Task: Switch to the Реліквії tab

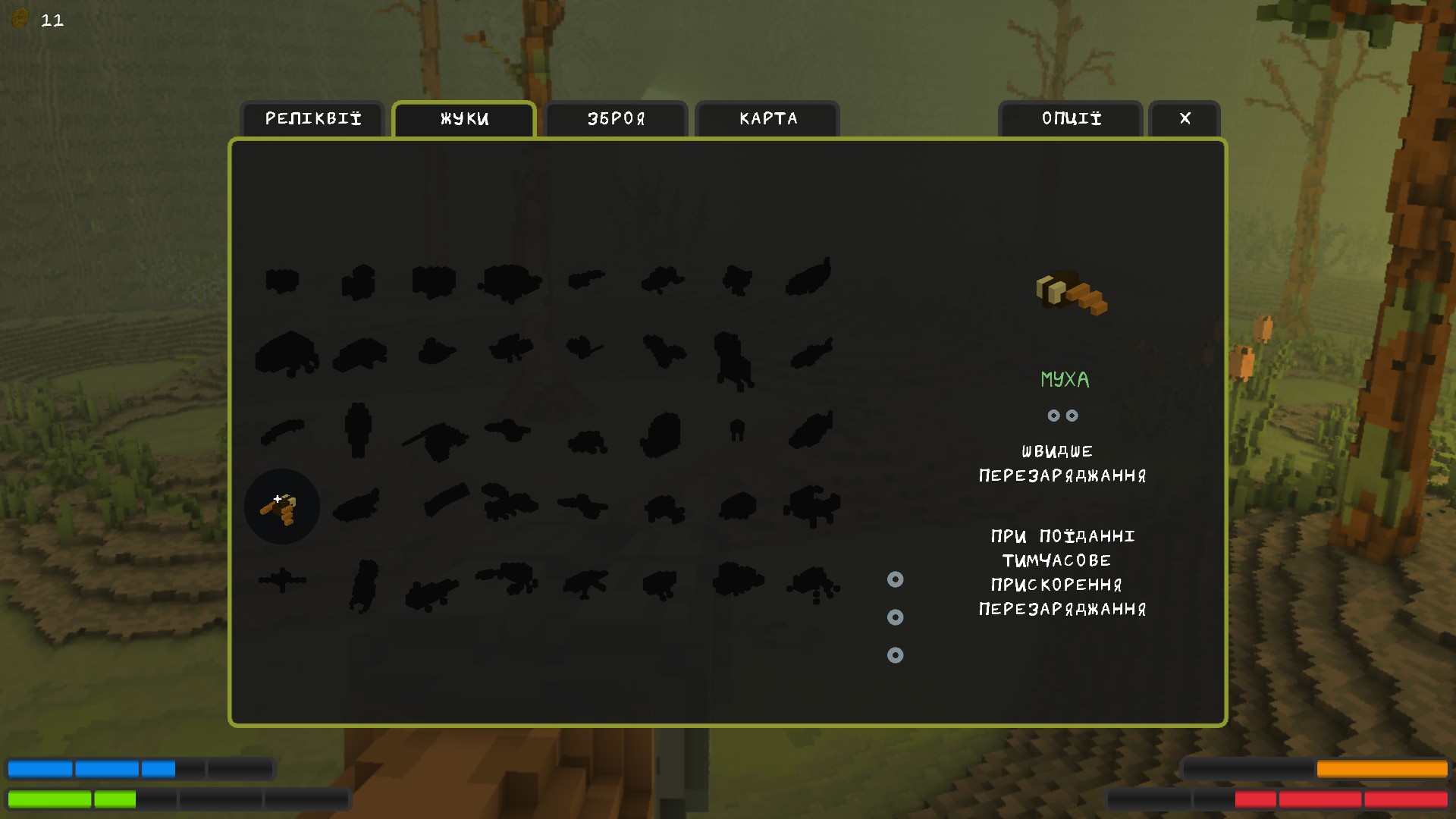Action: [x=312, y=119]
